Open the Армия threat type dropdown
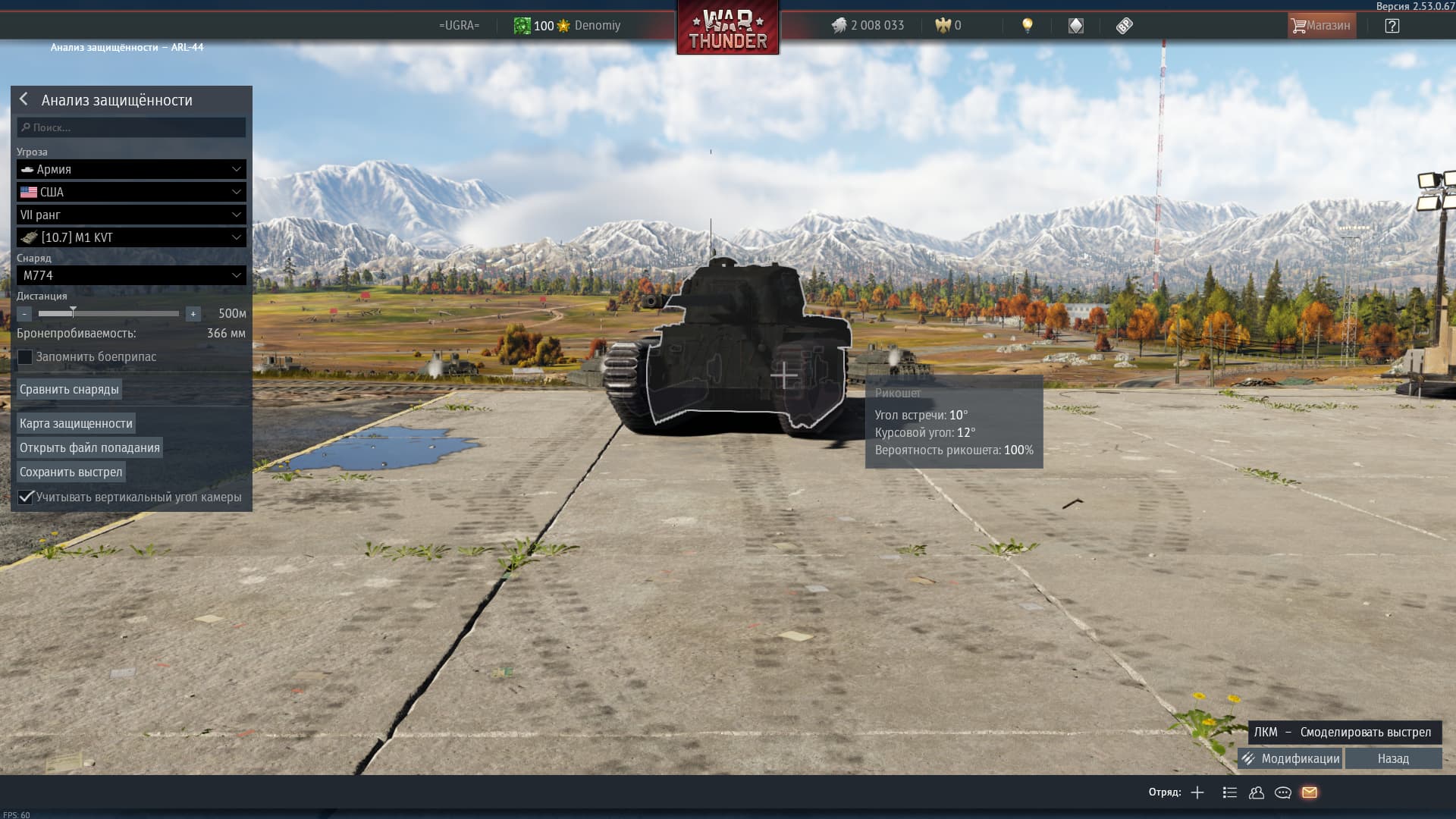 click(131, 169)
